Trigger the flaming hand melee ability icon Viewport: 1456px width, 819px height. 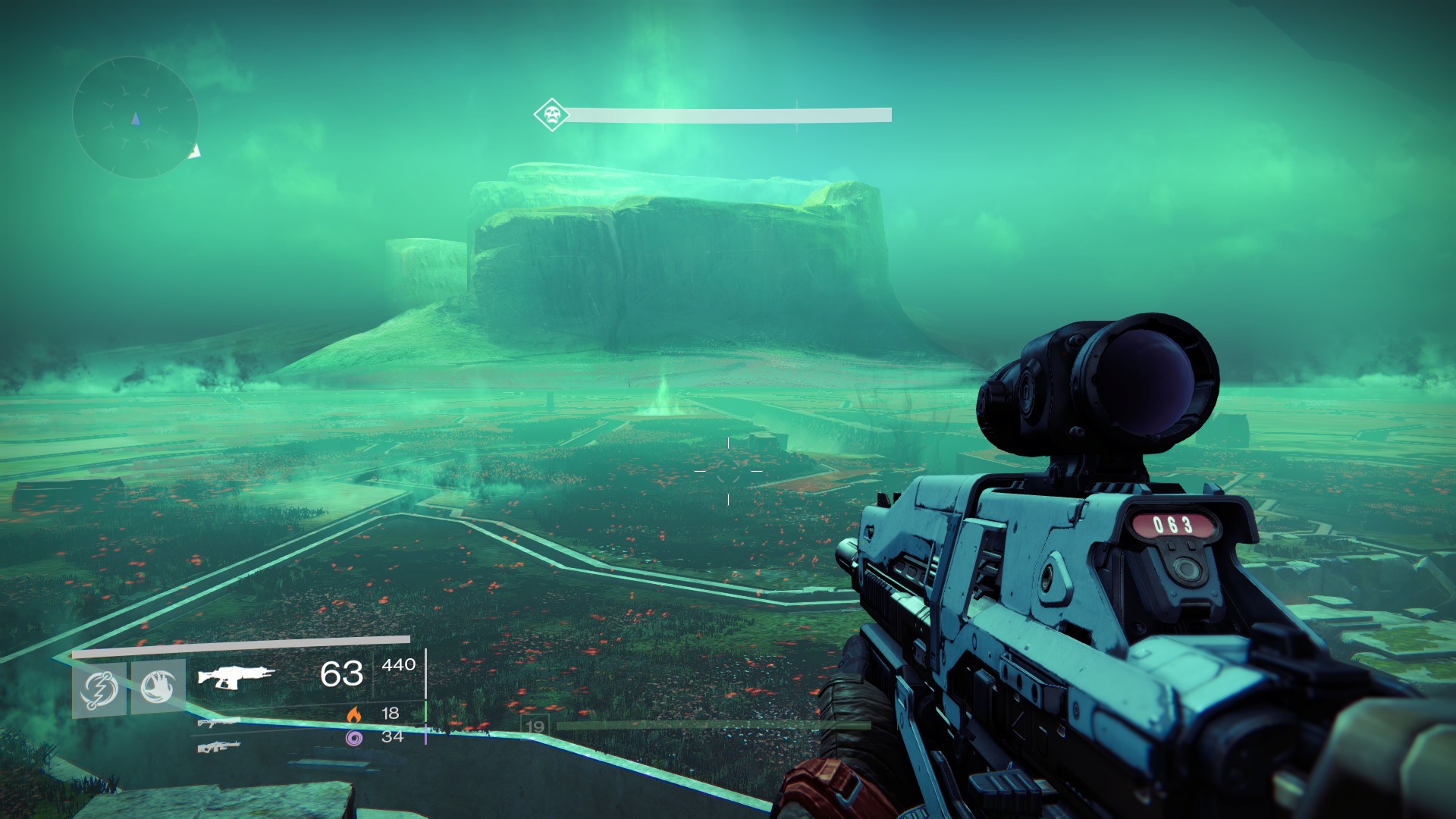158,687
